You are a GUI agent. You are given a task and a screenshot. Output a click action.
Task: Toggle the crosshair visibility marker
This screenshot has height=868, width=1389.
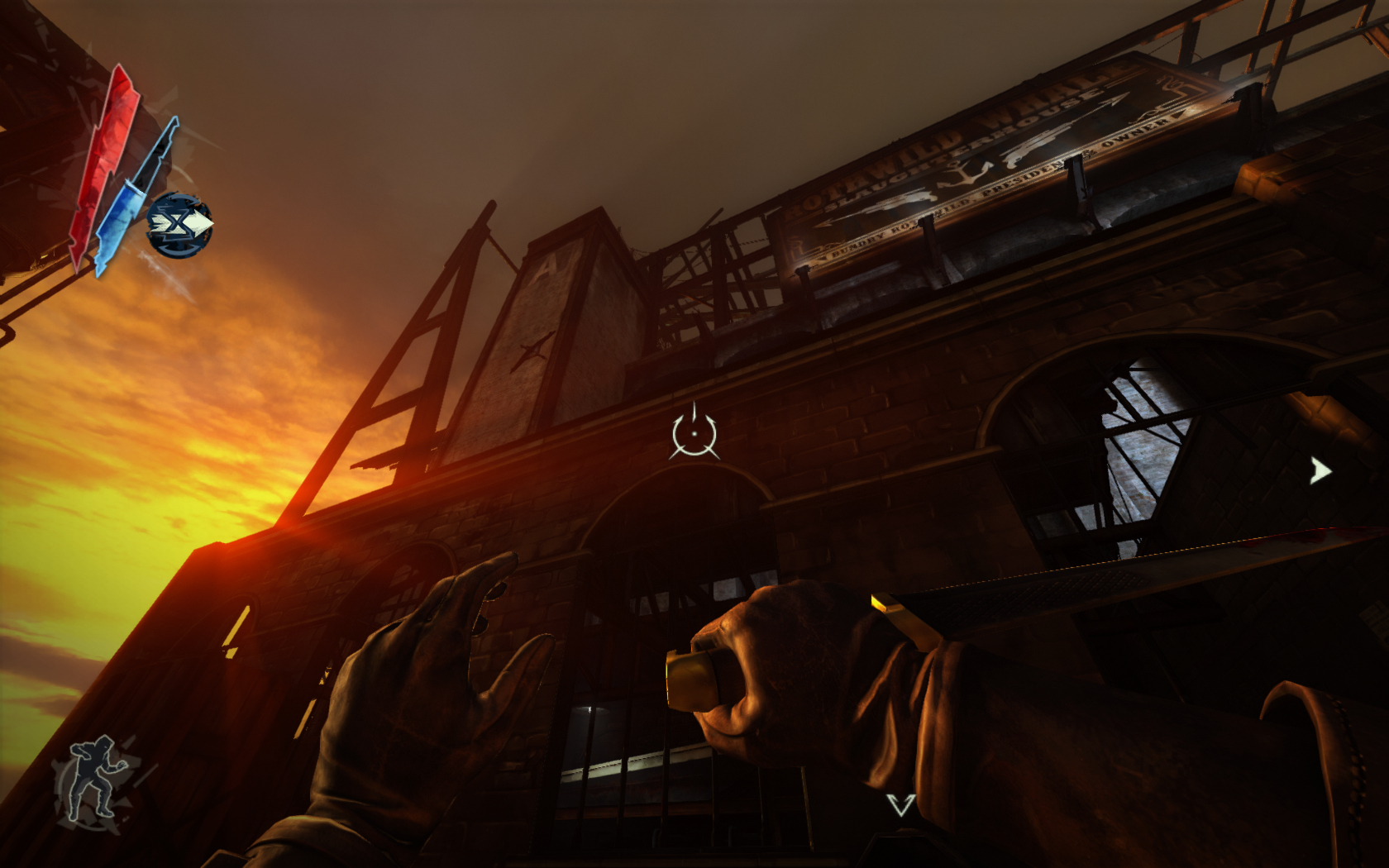694,434
